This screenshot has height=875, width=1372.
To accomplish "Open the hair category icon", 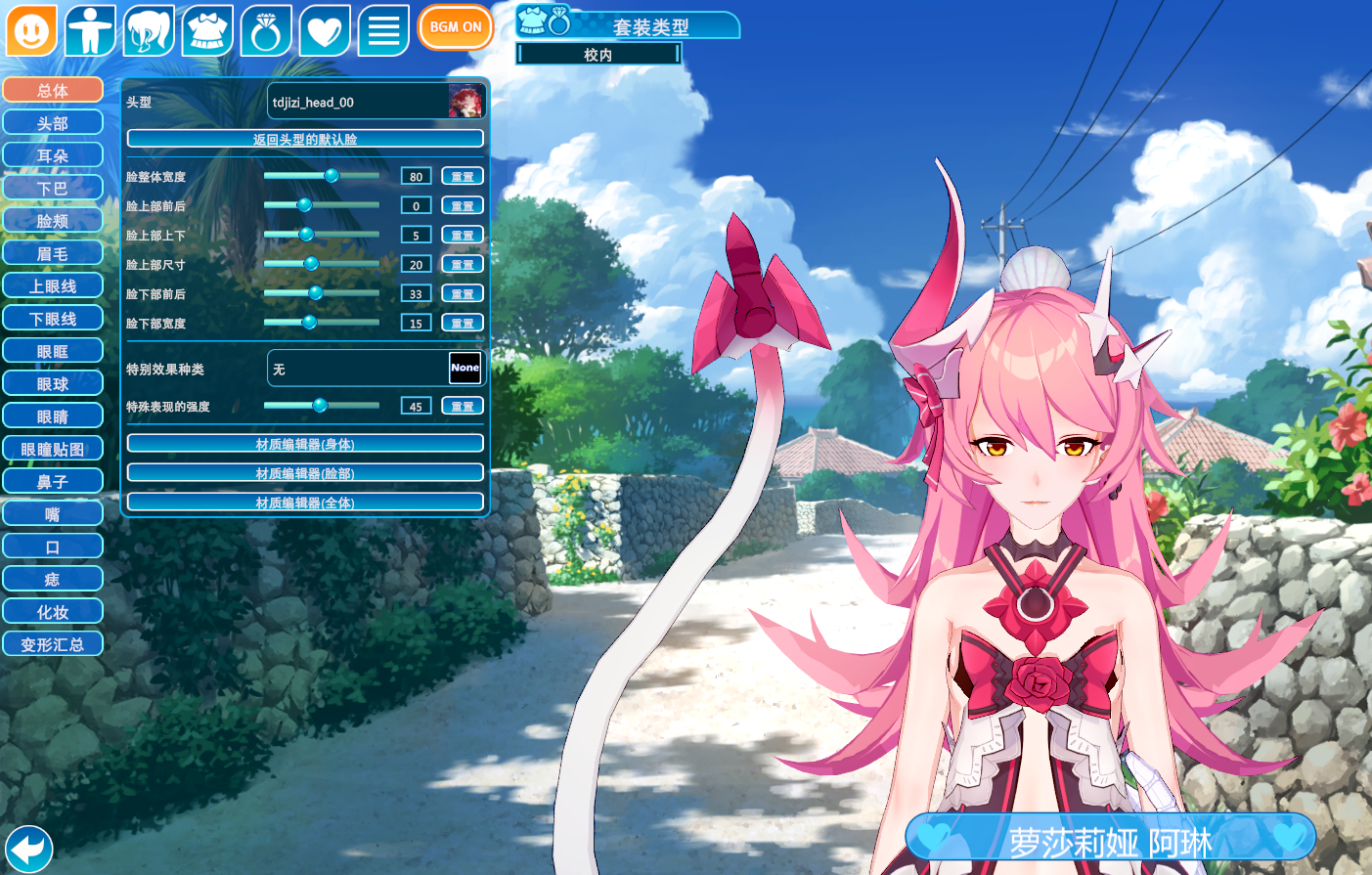I will pos(149,30).
